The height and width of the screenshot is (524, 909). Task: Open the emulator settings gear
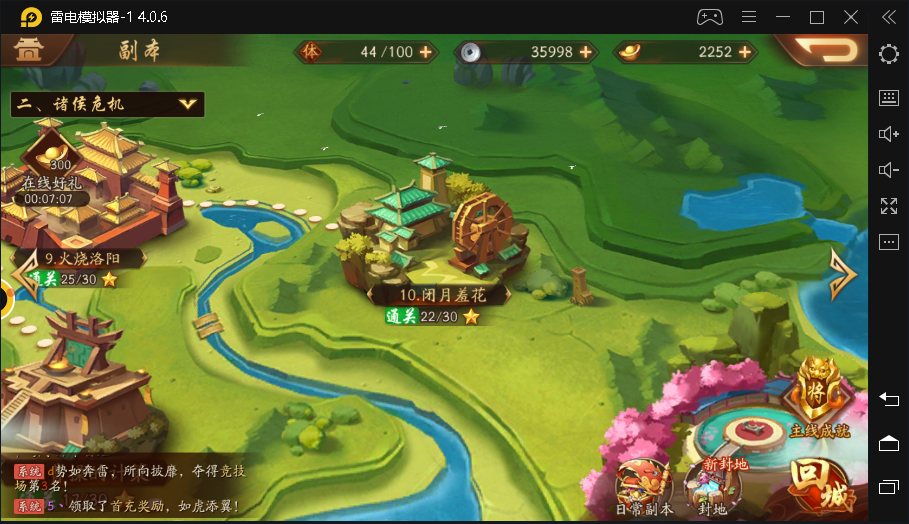point(888,54)
